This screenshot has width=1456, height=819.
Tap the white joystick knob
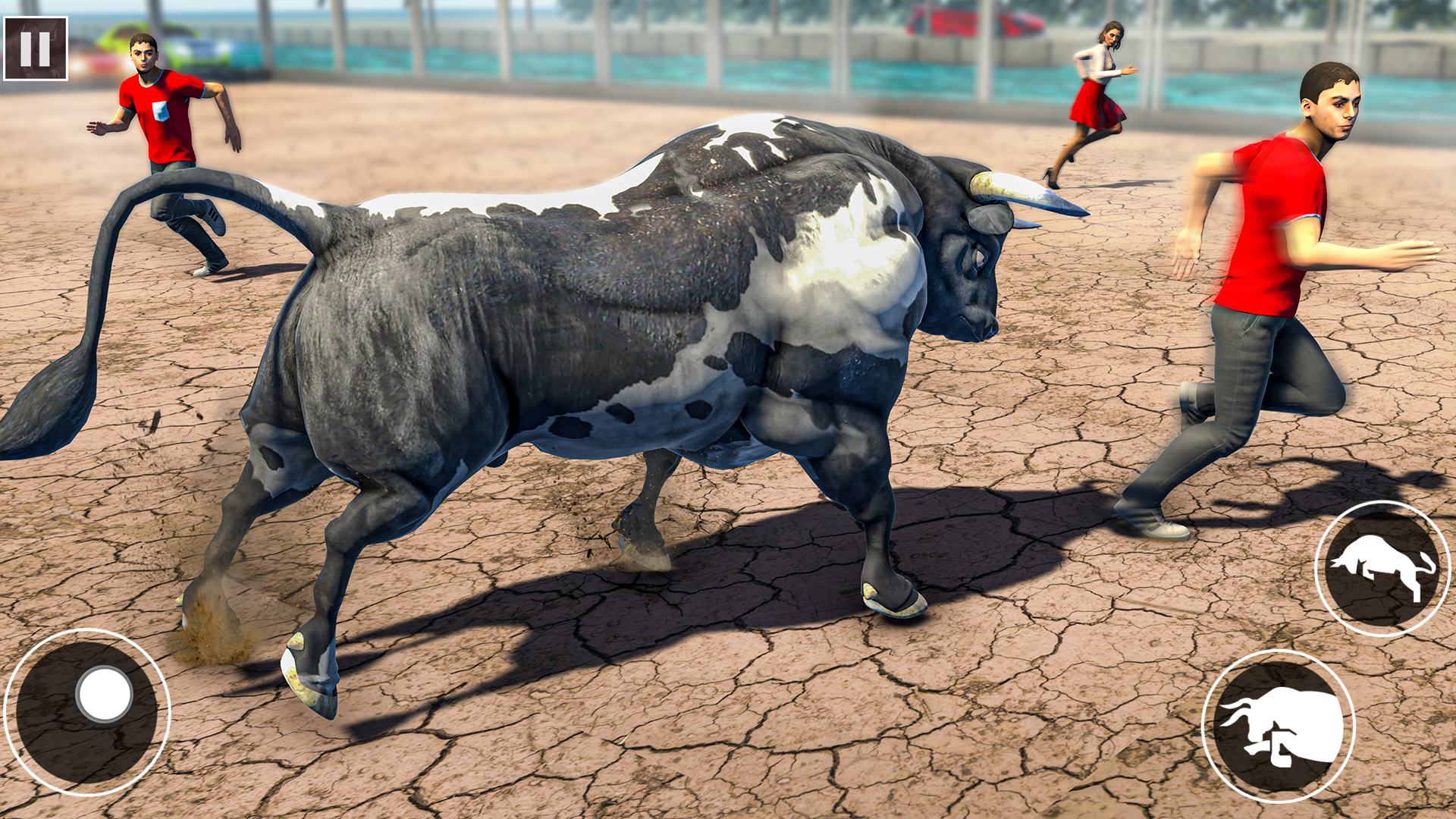click(104, 695)
